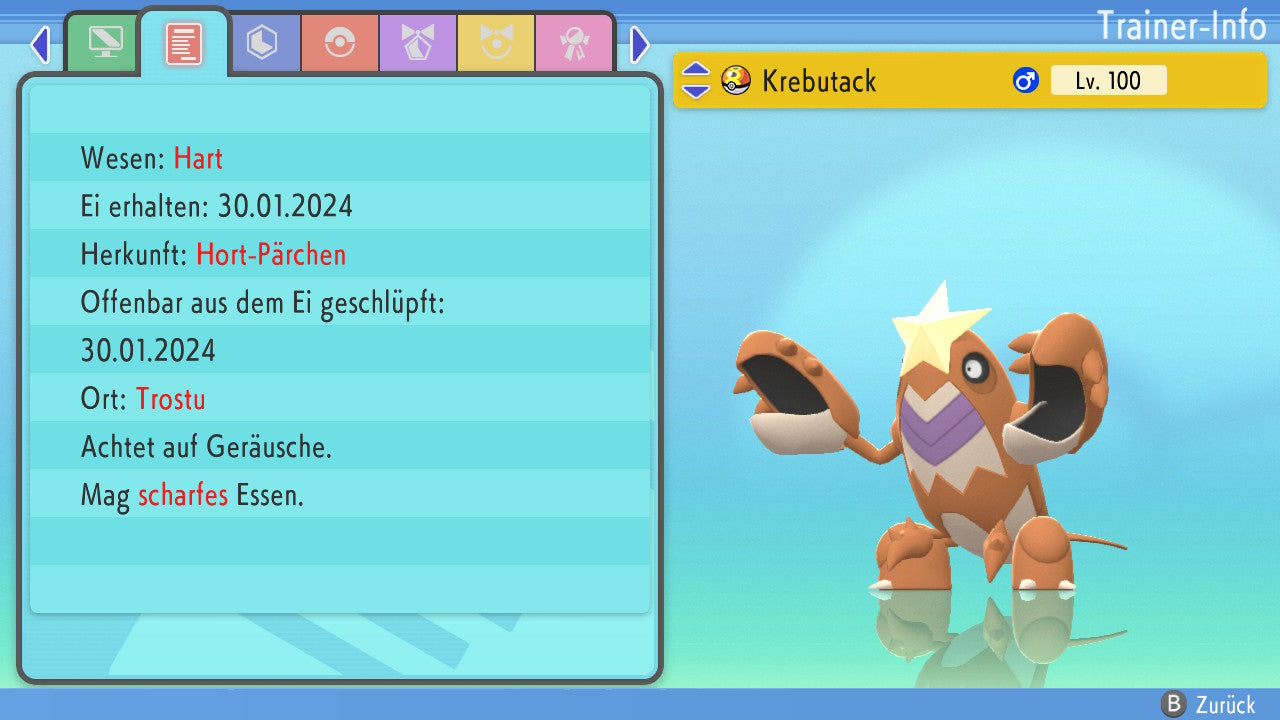The height and width of the screenshot is (720, 1280).
Task: Switch to the purple bow tab
Action: pyautogui.click(x=418, y=43)
